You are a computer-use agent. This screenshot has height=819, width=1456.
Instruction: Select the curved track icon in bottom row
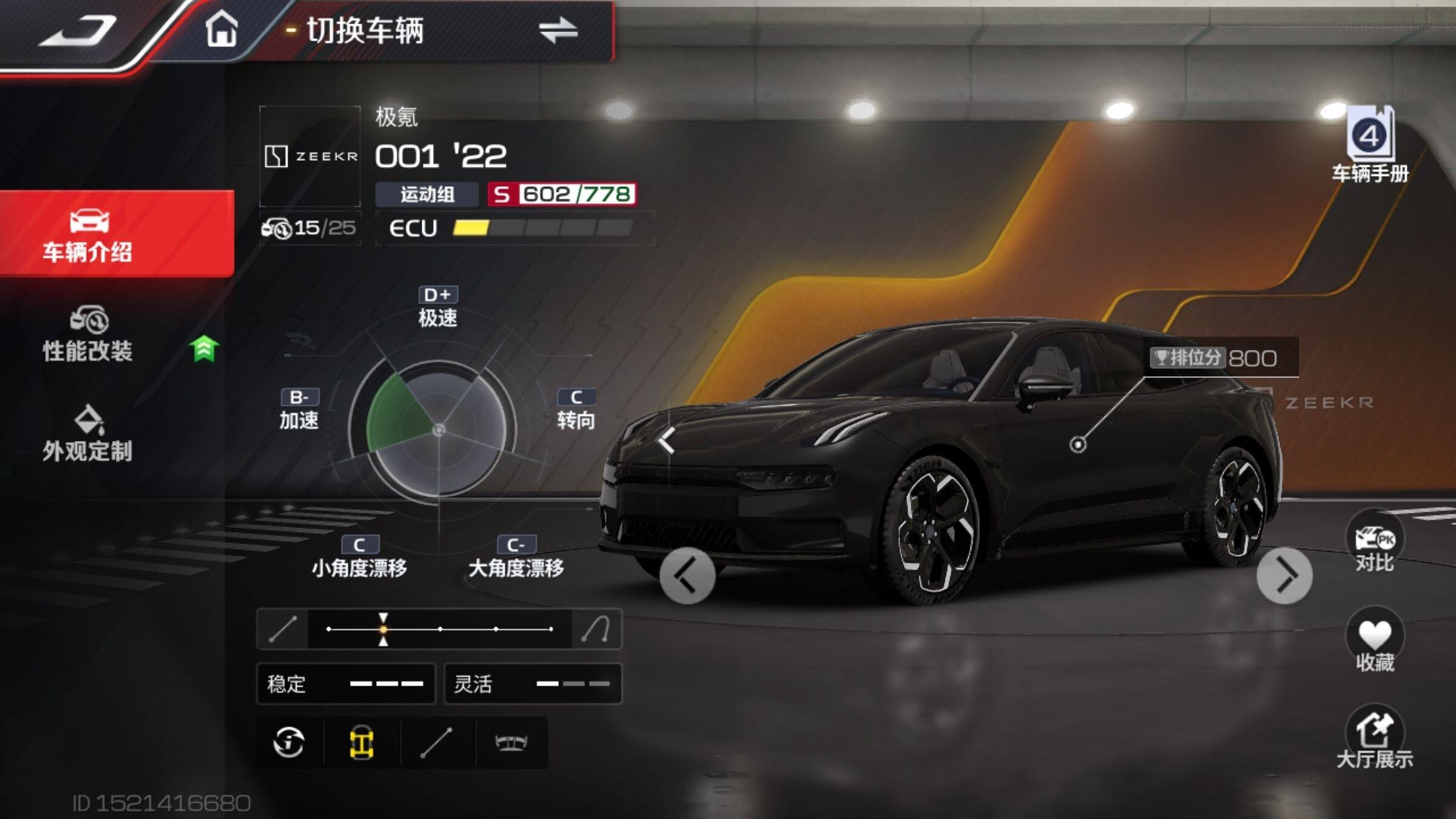(511, 743)
